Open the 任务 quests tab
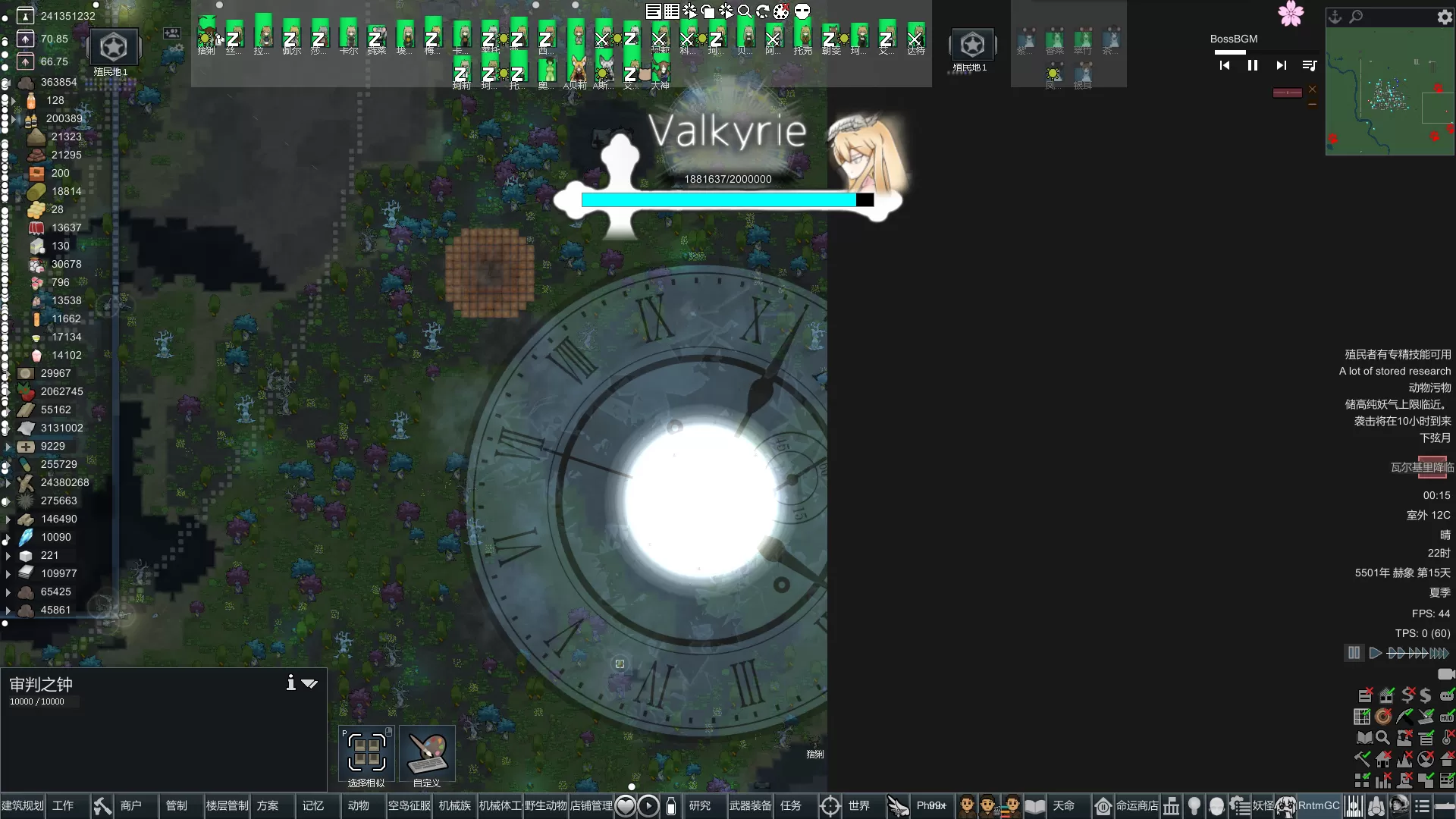The image size is (1456, 819). click(791, 806)
